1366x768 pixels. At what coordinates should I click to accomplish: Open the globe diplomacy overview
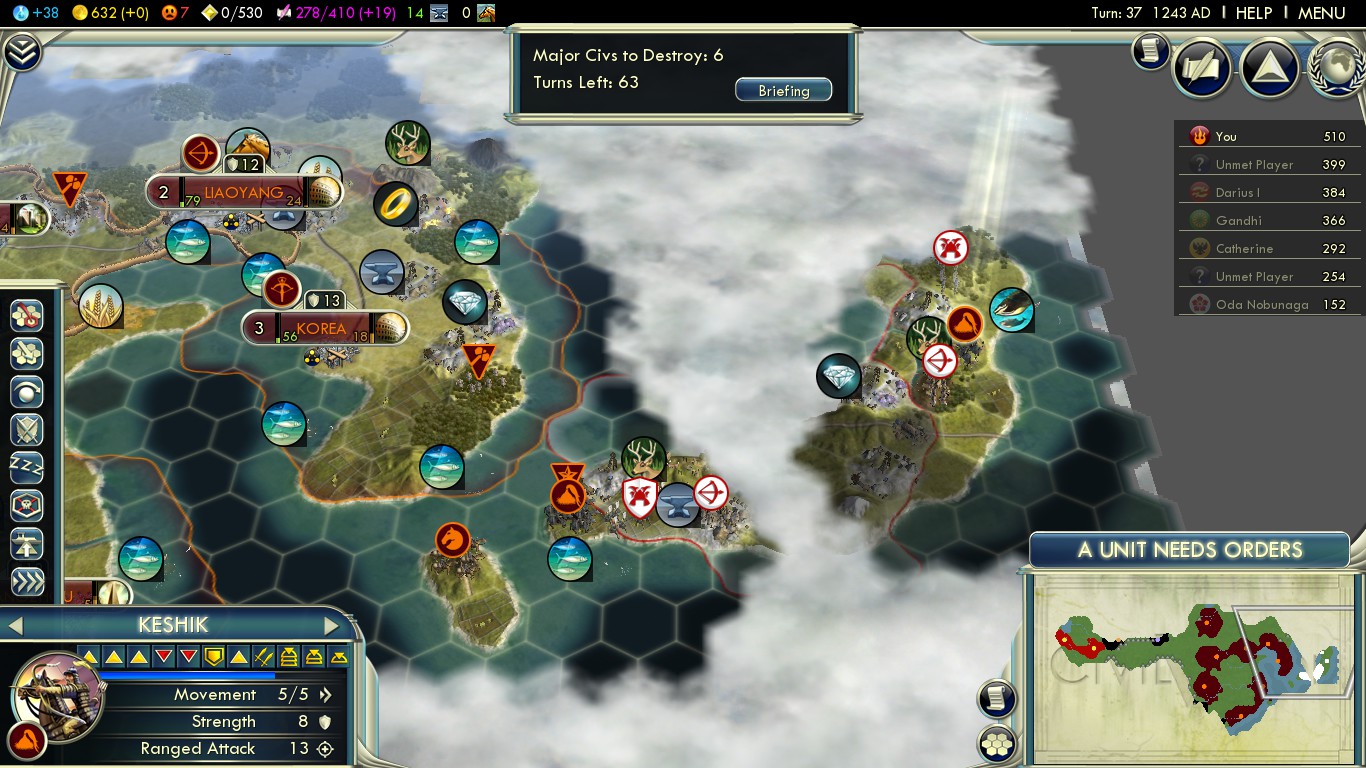(x=1335, y=67)
